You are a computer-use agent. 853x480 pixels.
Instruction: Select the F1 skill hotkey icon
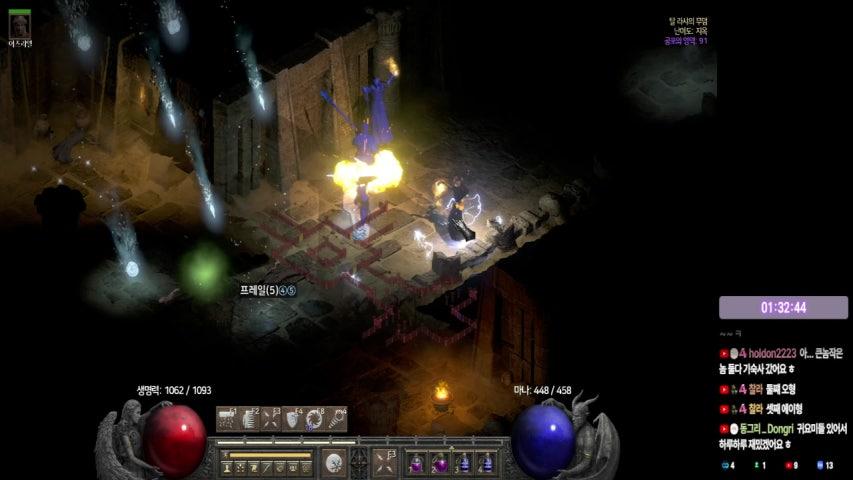(227, 419)
